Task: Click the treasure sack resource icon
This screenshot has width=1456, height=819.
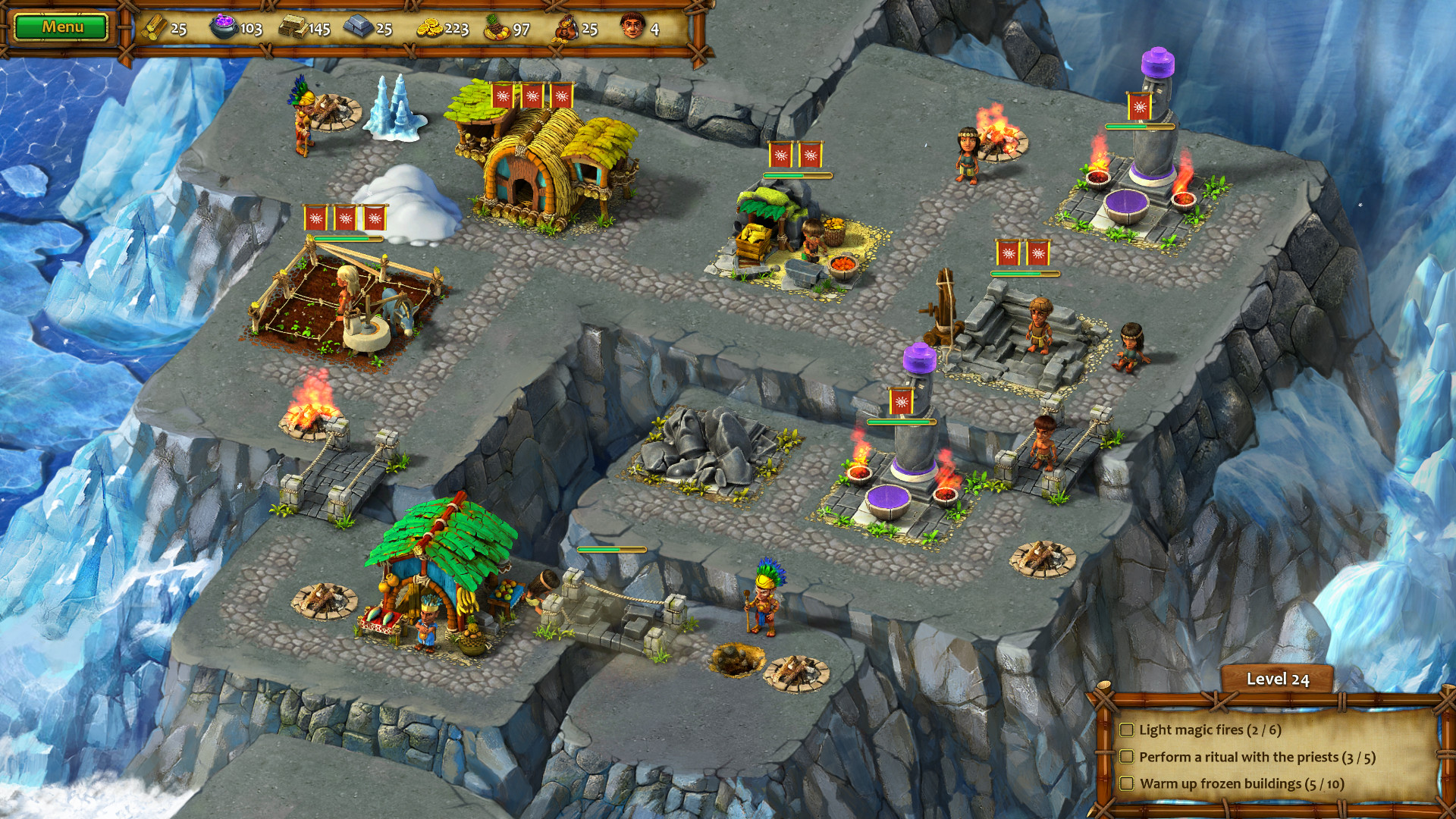Action: tap(566, 28)
